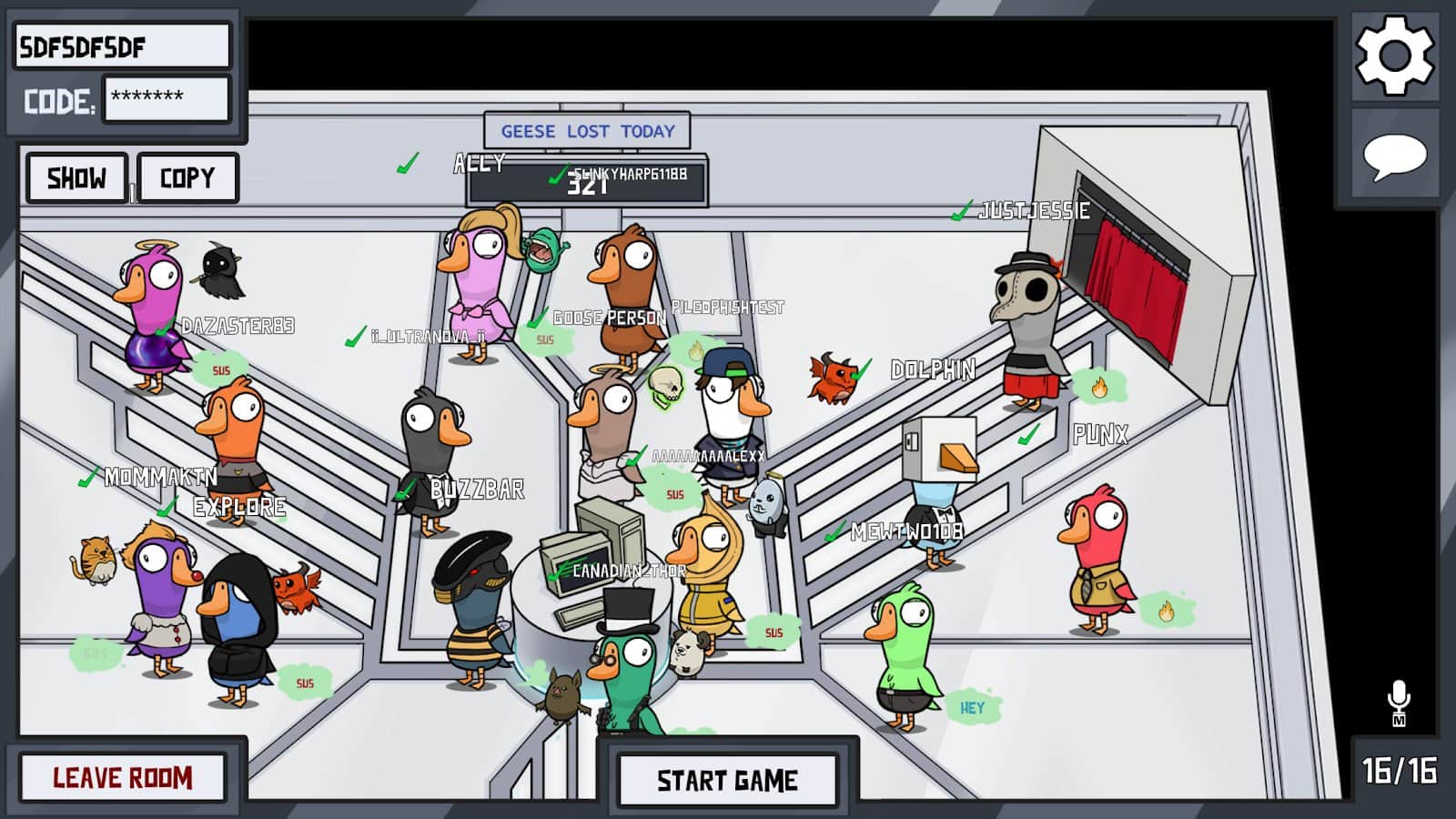Click the HEY bubble near the green goose
This screenshot has width=1456, height=819.
[970, 706]
